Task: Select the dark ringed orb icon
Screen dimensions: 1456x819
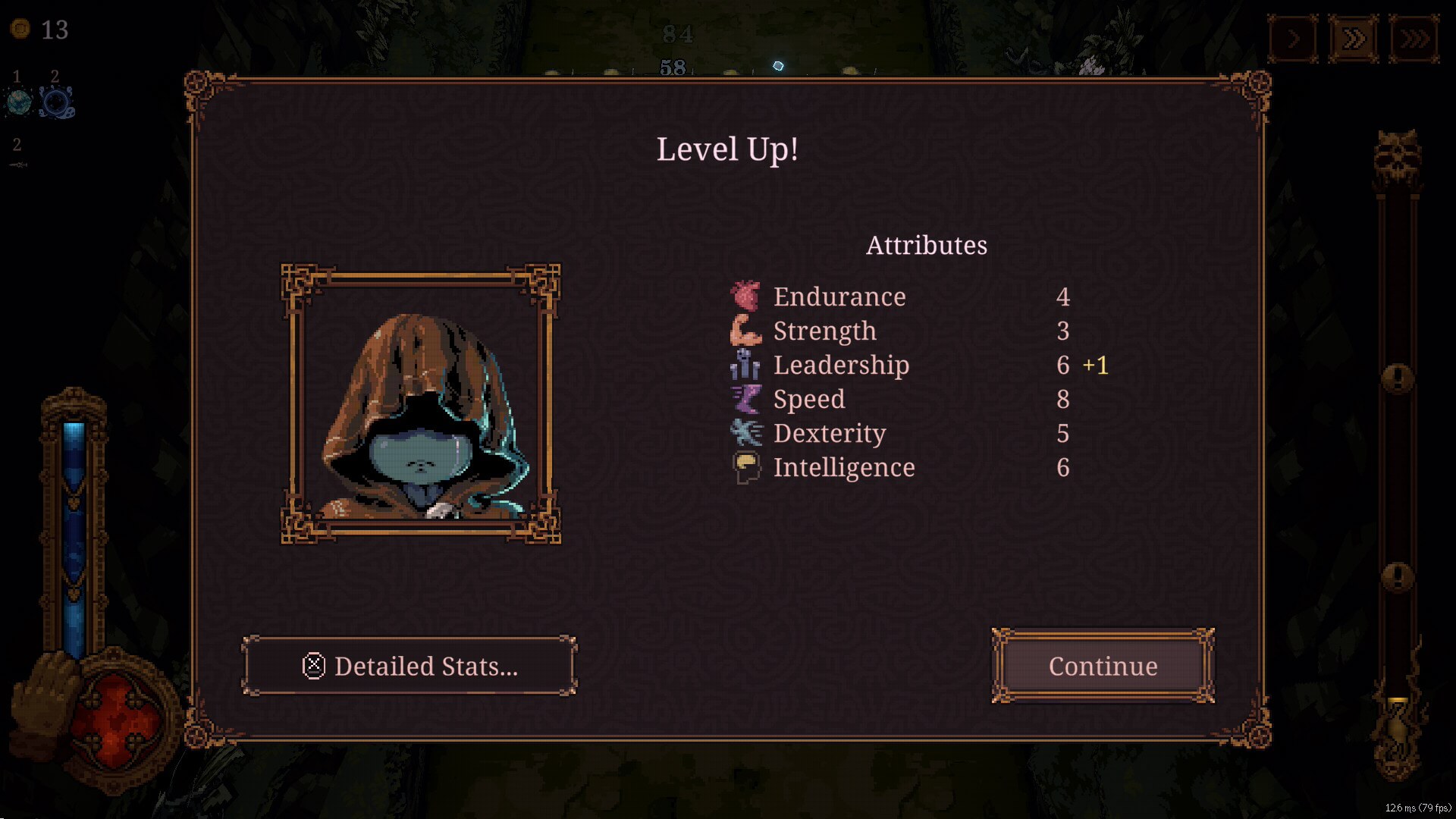Action: coord(56,102)
